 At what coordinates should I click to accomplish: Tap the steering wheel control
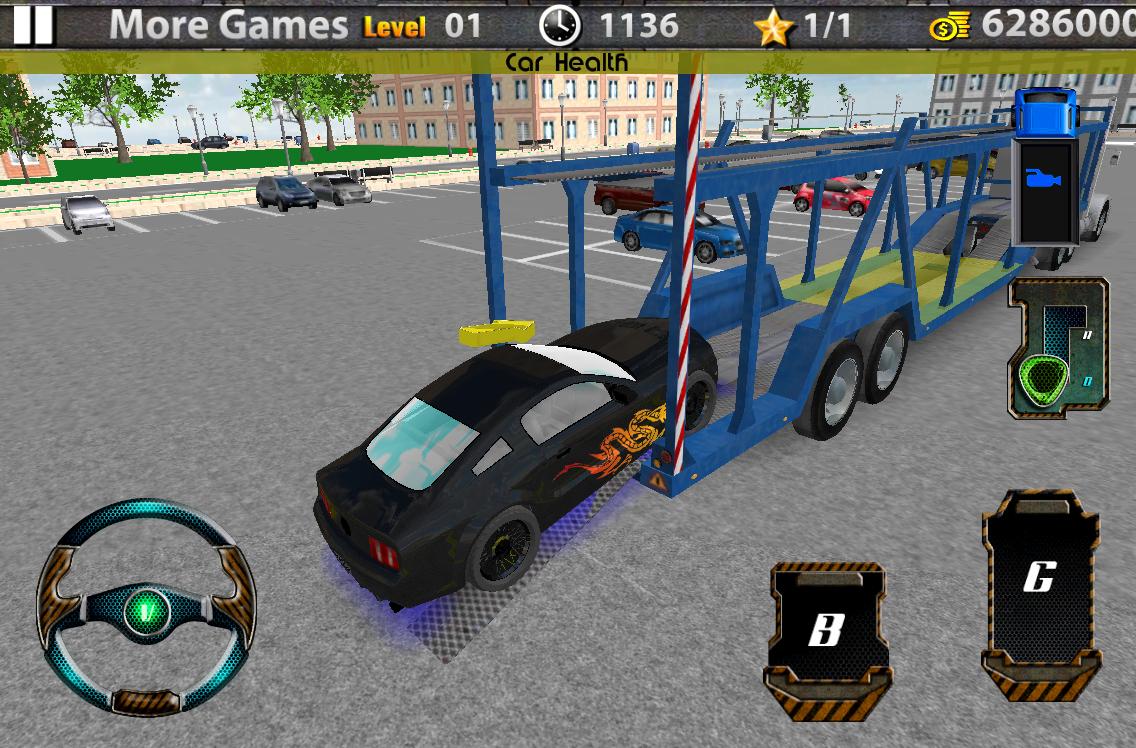point(146,607)
